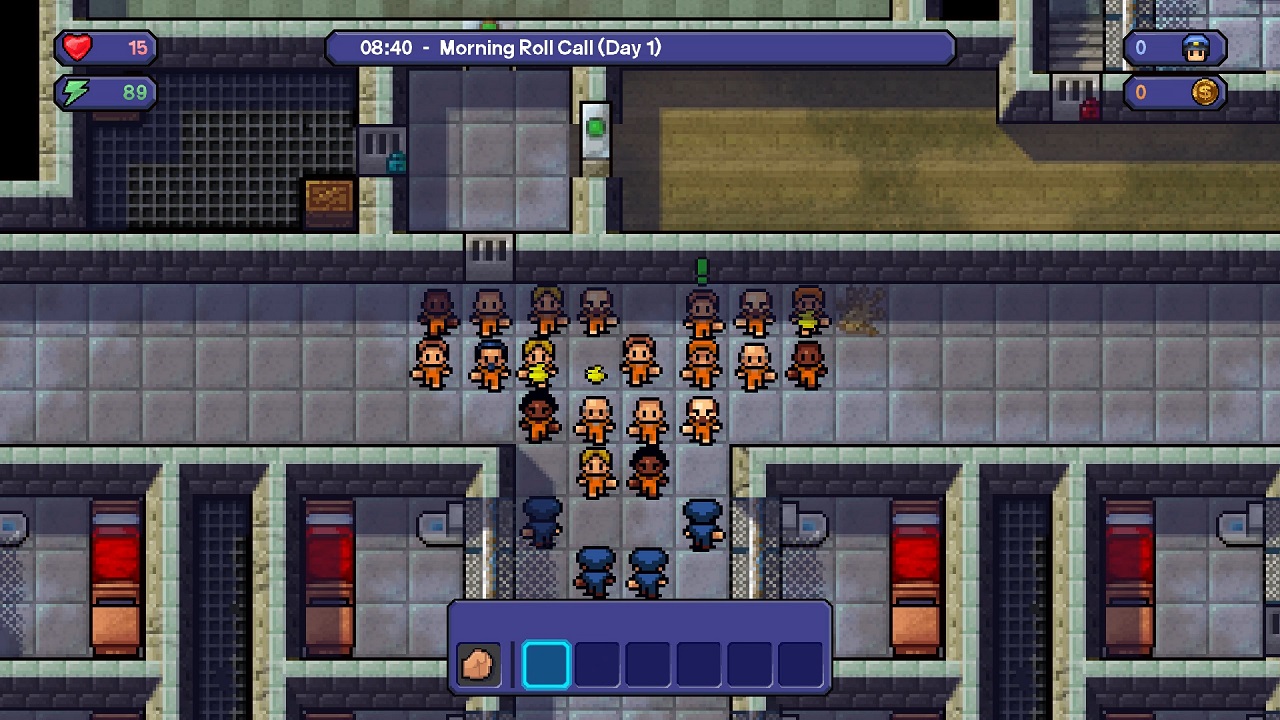
Task: Click the guard head heat indicator icon
Action: pyautogui.click(x=1196, y=47)
